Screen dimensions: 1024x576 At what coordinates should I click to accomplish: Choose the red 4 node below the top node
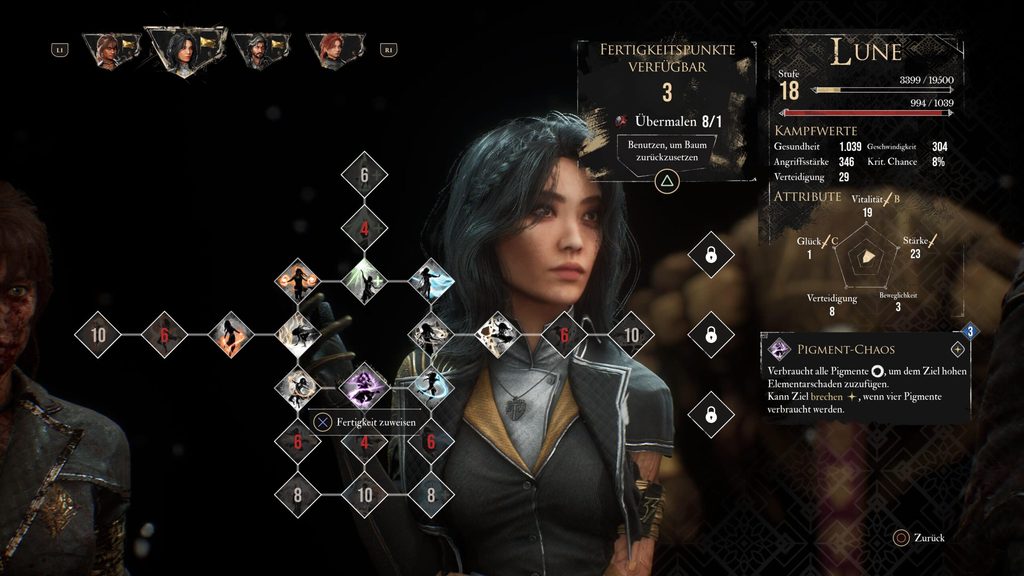pyautogui.click(x=364, y=228)
